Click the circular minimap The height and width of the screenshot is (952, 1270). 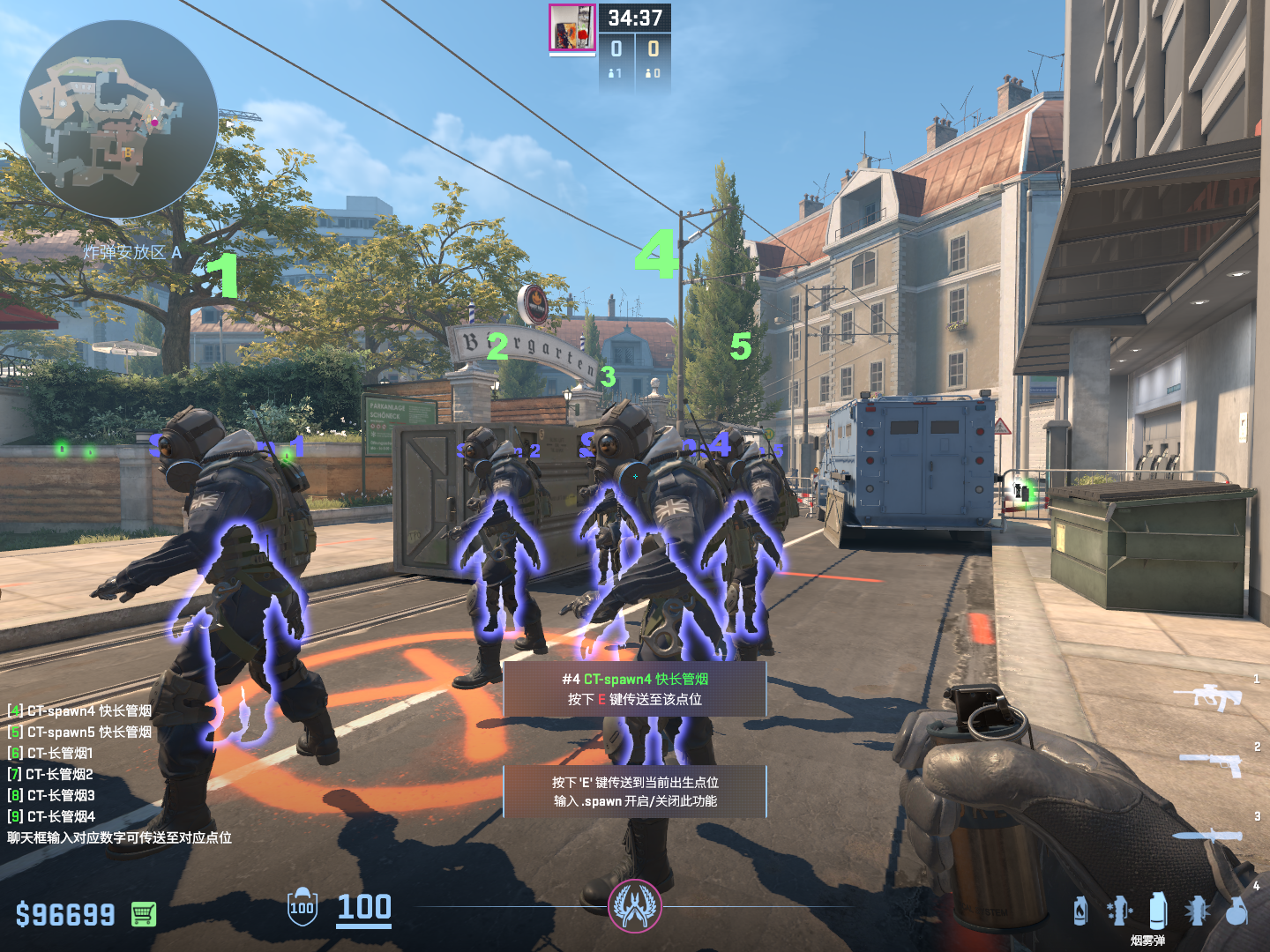pos(119,119)
